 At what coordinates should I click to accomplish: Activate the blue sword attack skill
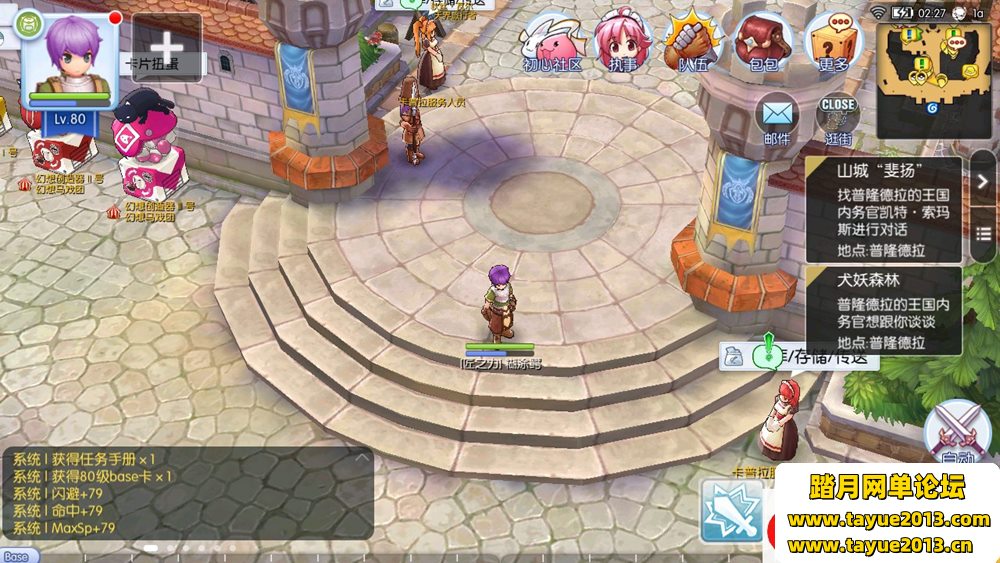coord(731,510)
